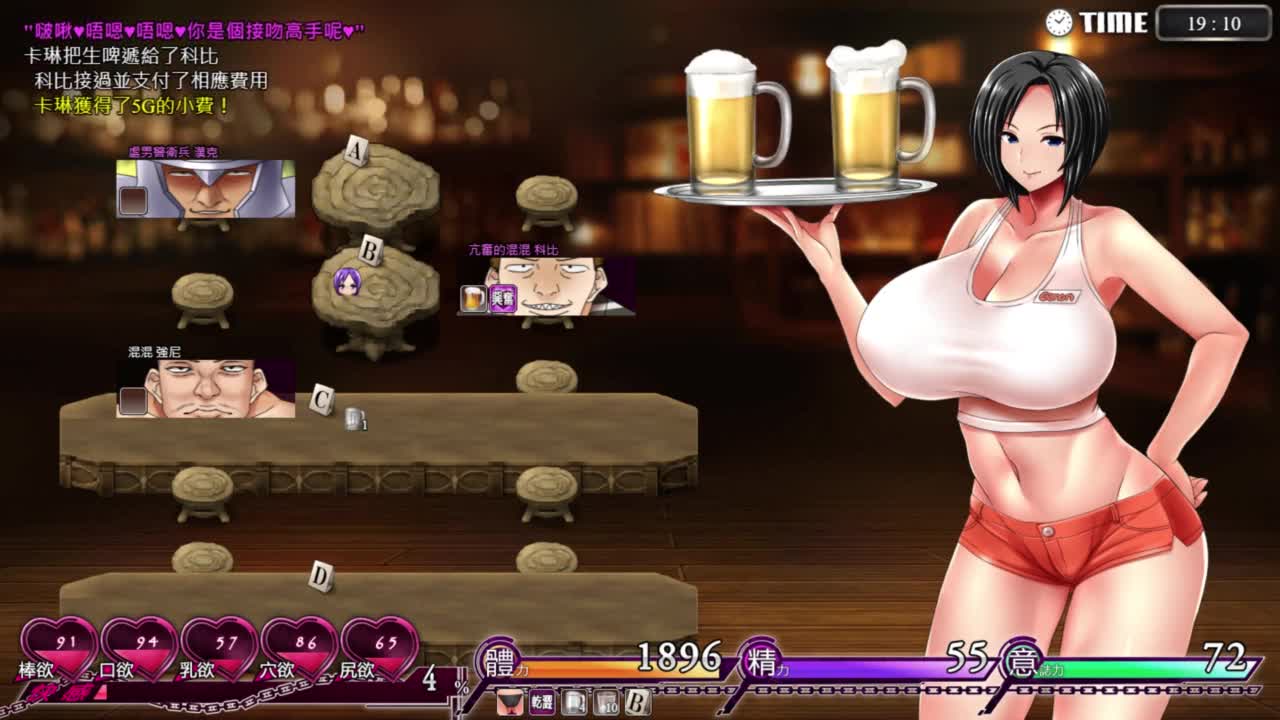Click the panties status icon

(509, 703)
